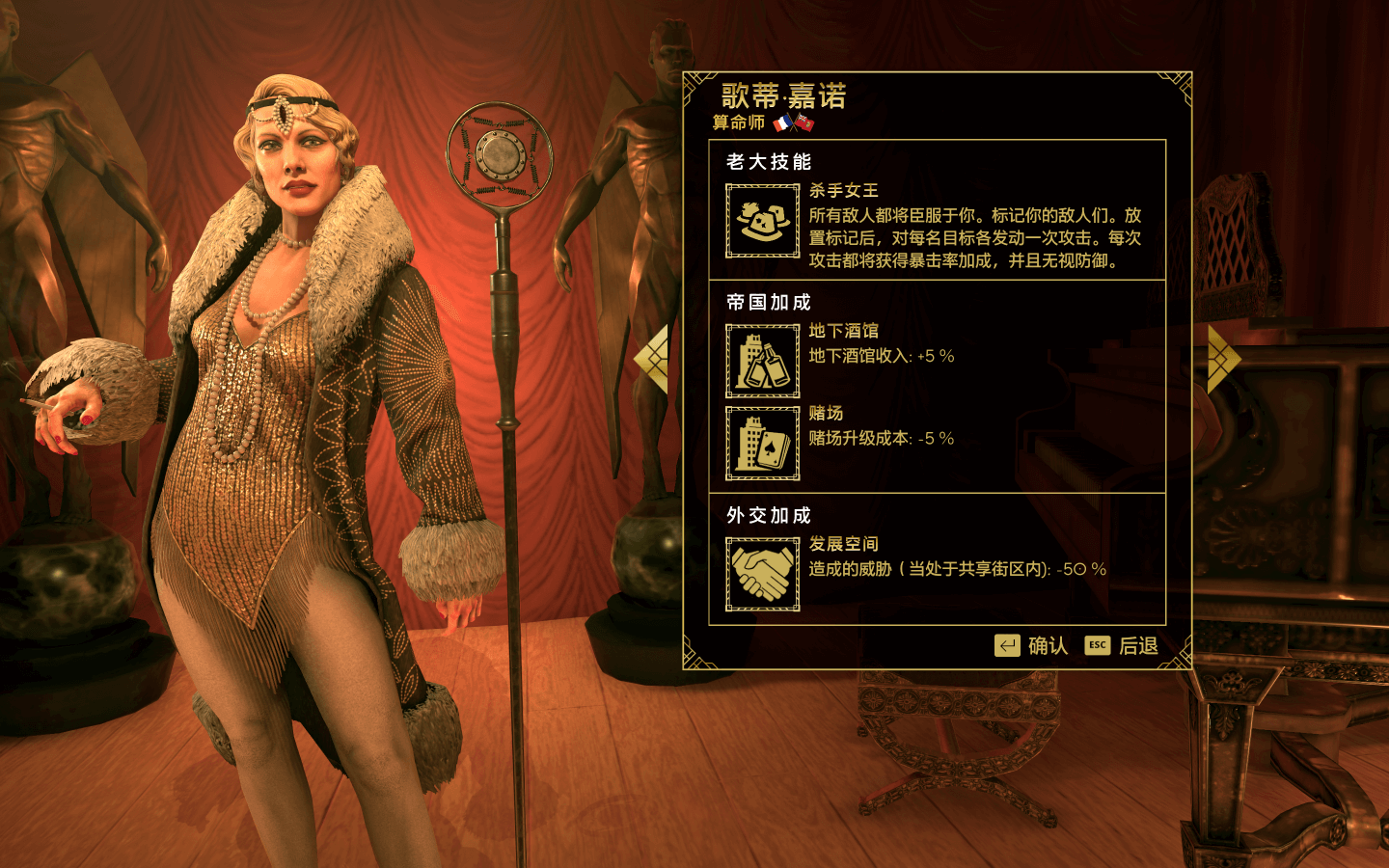This screenshot has height=868, width=1389.
Task: Click the 发展空间 handshake diplomacy icon
Action: tap(762, 574)
